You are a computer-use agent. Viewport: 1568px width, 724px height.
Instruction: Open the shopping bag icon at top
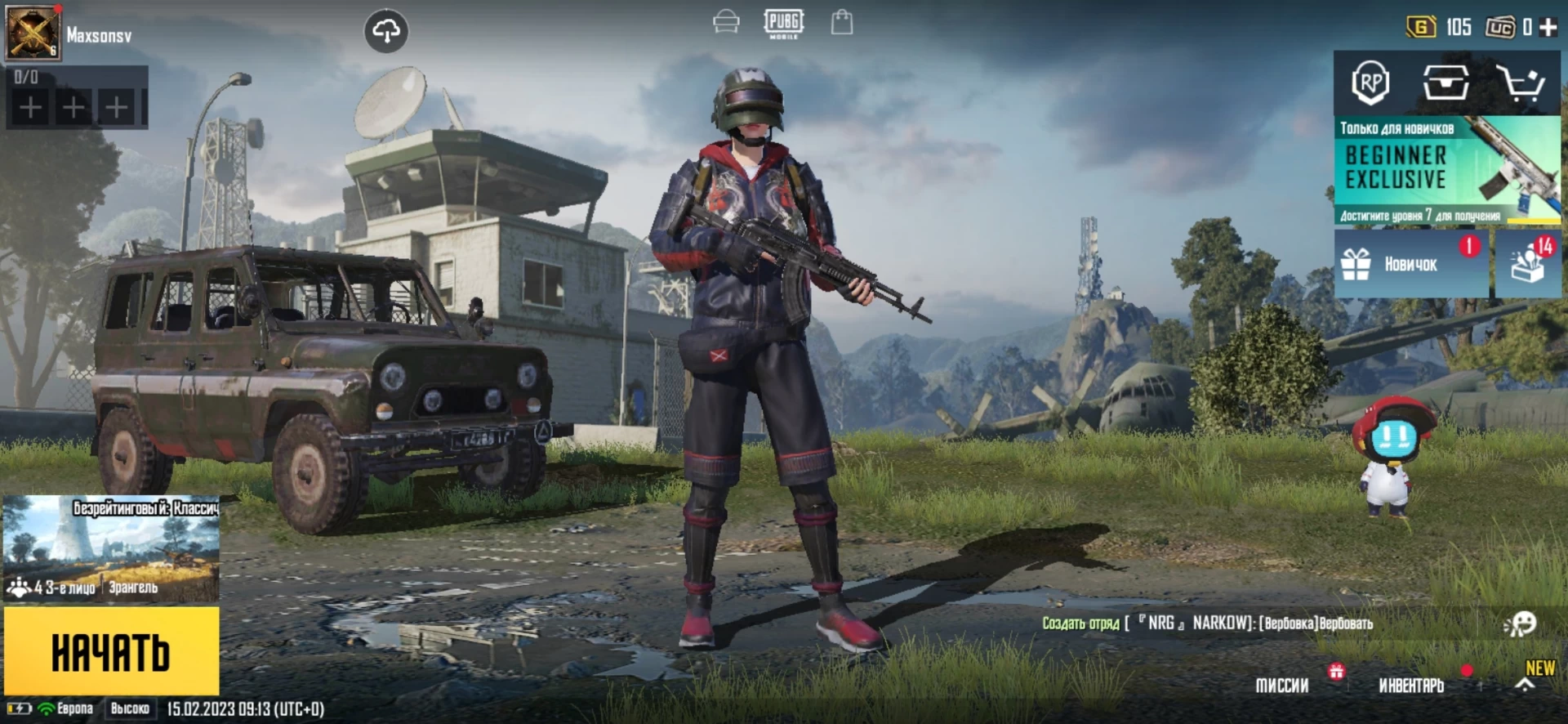pyautogui.click(x=842, y=22)
